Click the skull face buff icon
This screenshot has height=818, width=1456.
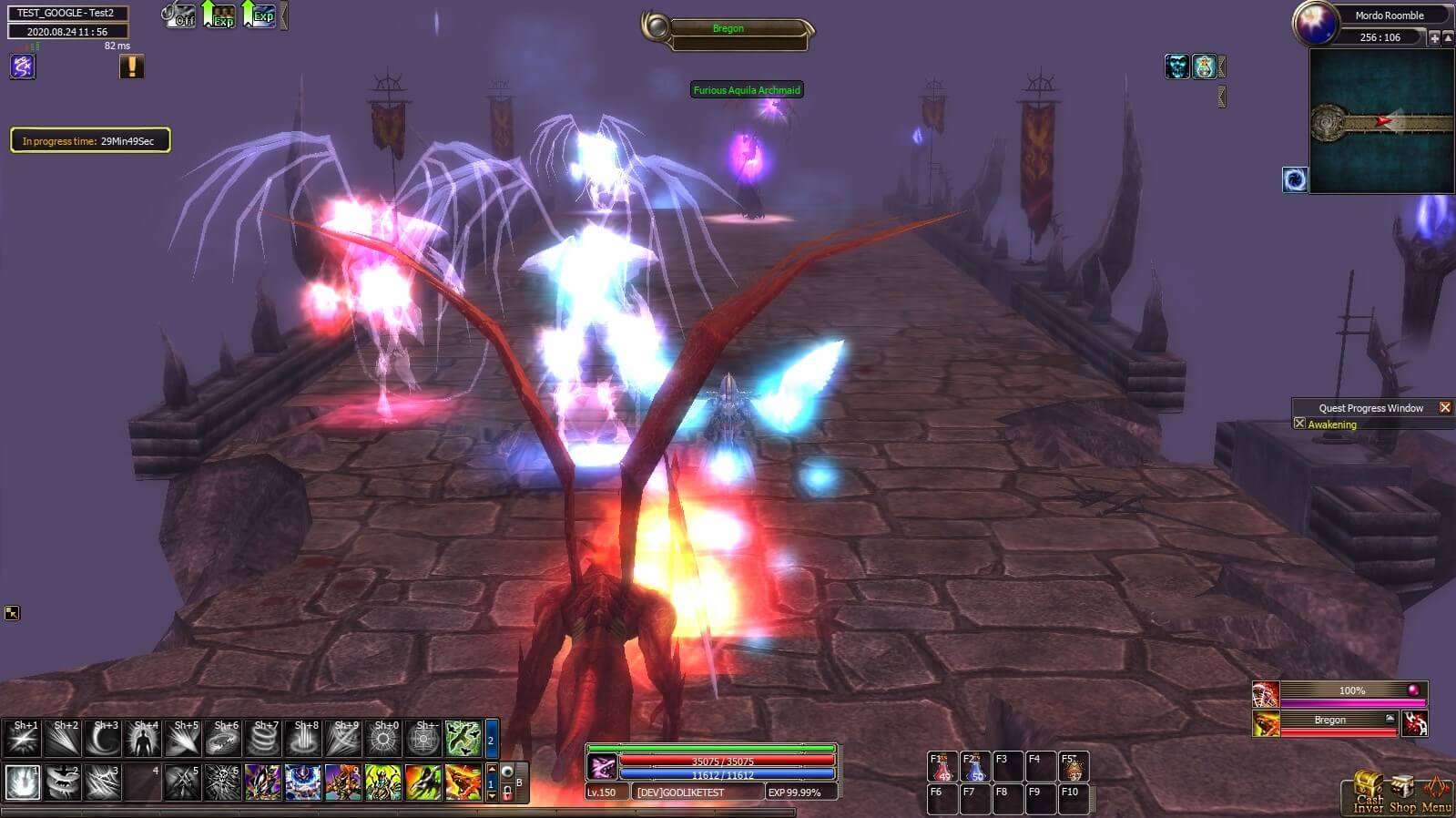1176,66
